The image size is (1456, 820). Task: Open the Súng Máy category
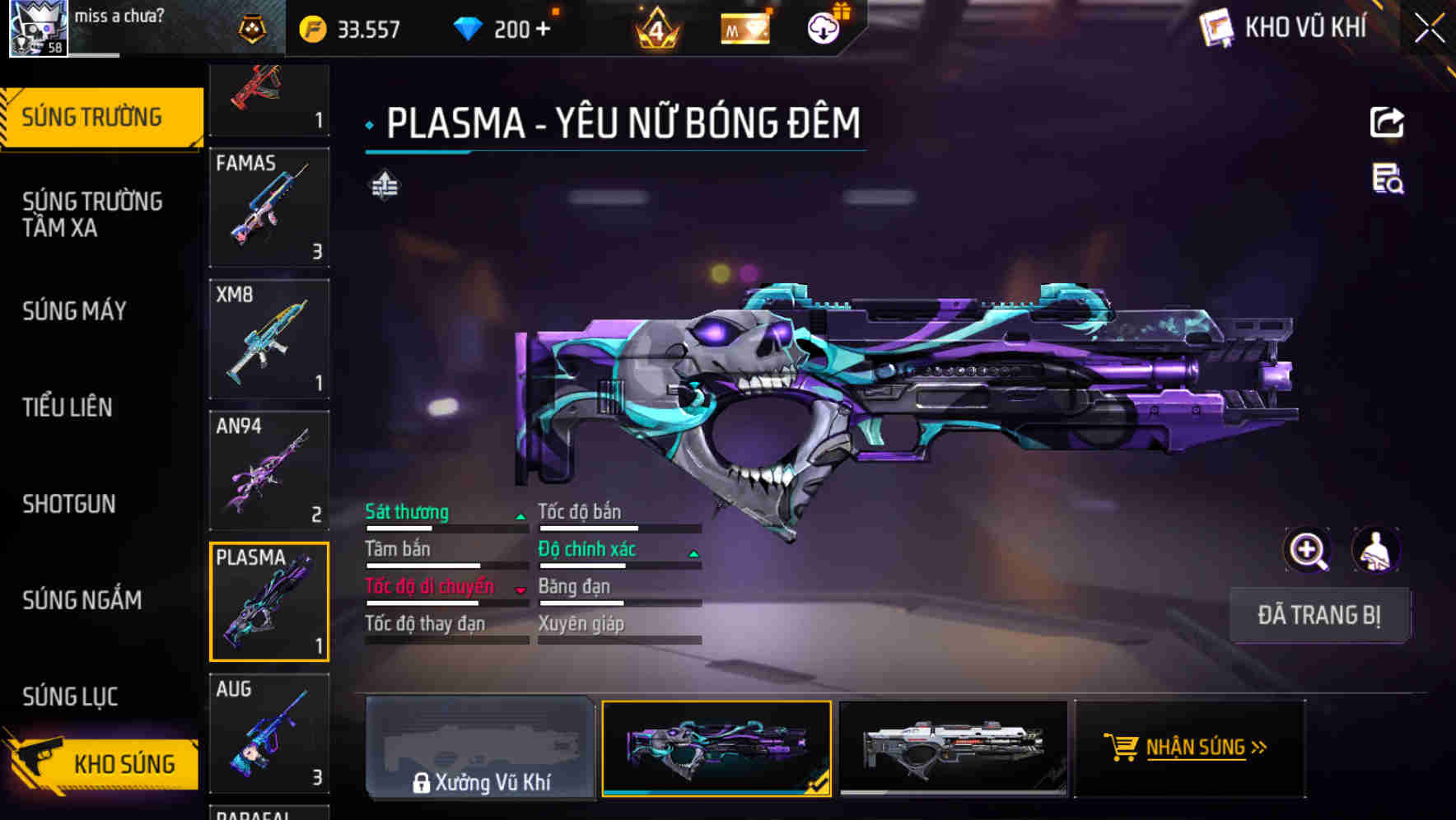pos(75,310)
